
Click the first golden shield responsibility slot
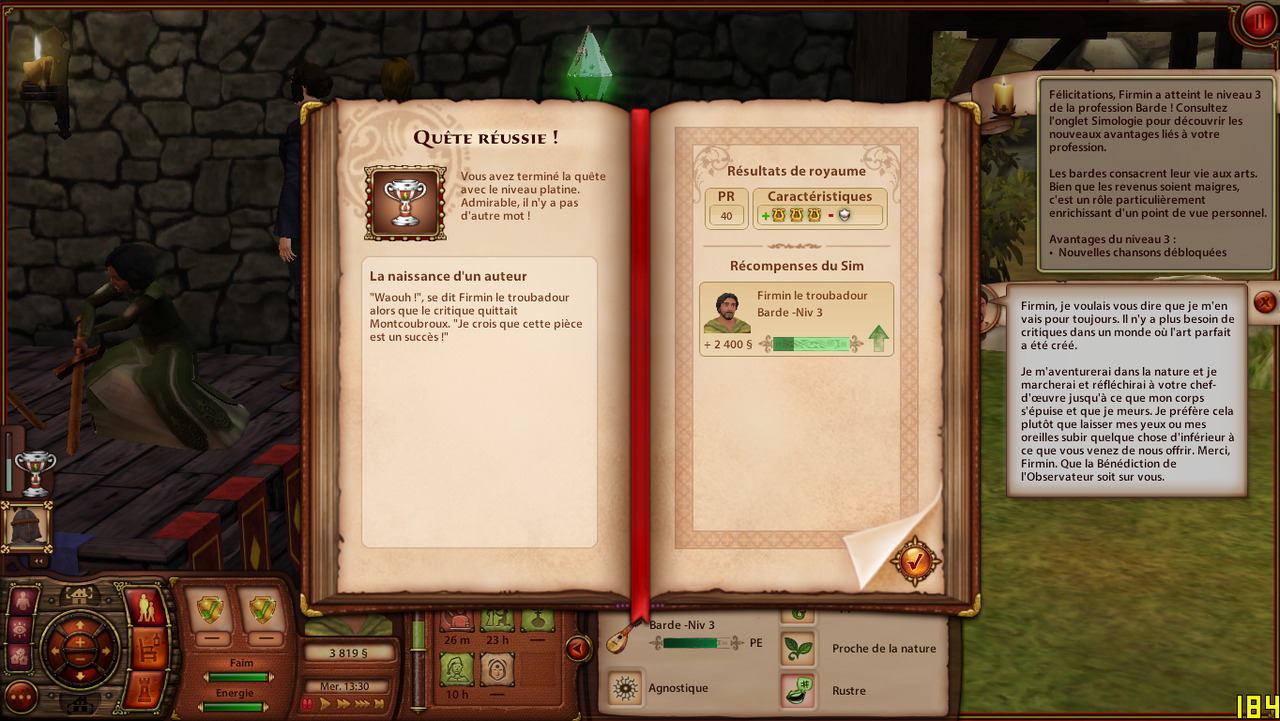click(211, 608)
